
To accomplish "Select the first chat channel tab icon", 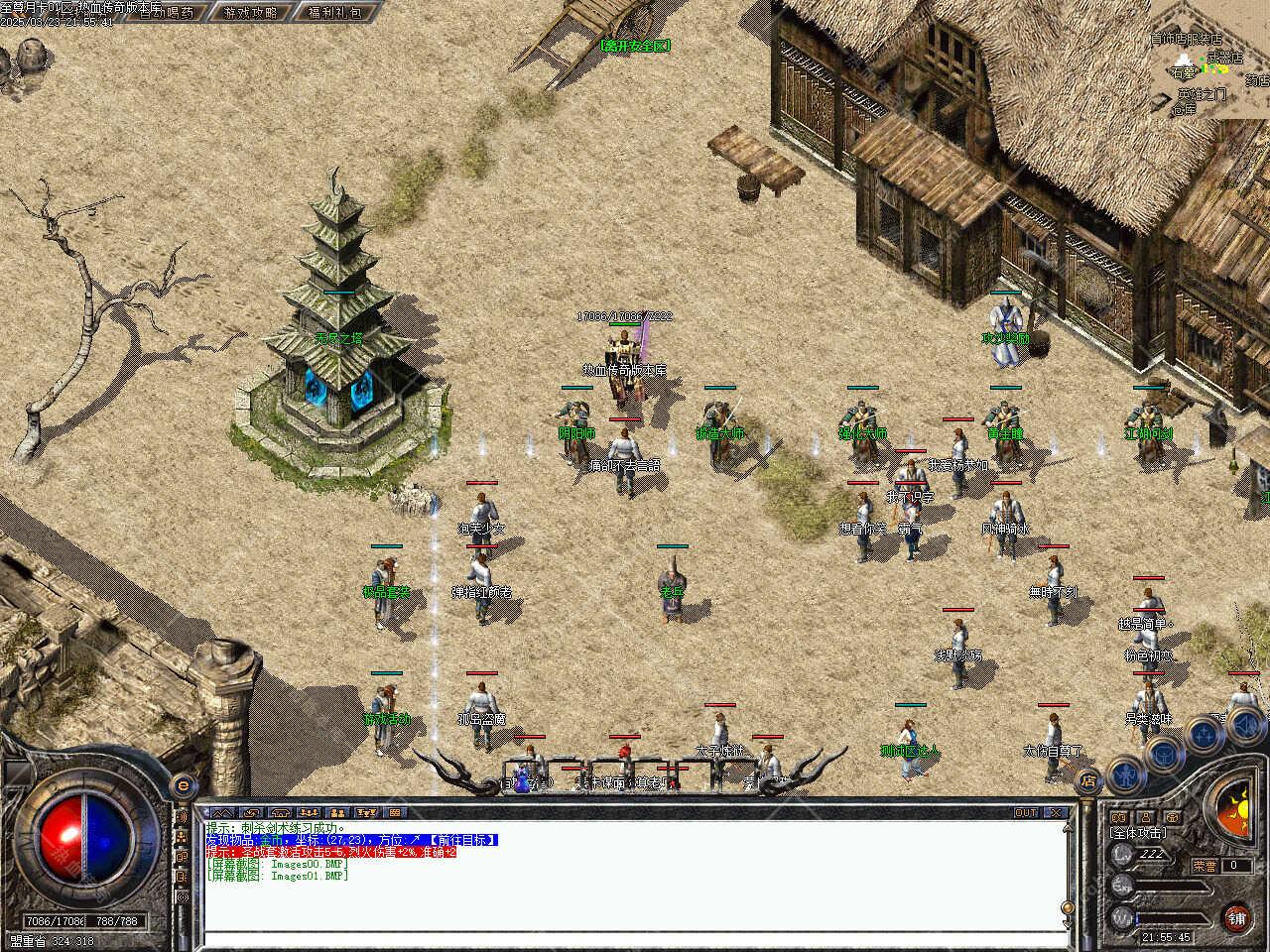I will (x=220, y=813).
